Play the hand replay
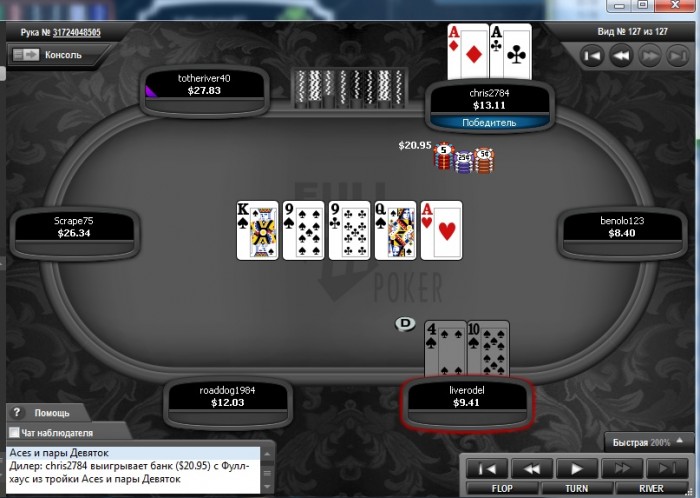Viewport: 700px width, 498px height. 577,467
